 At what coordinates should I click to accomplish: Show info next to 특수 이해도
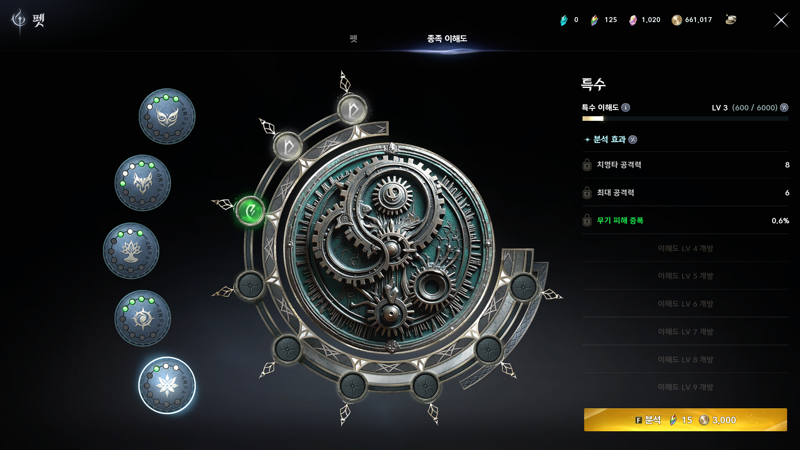pos(626,108)
